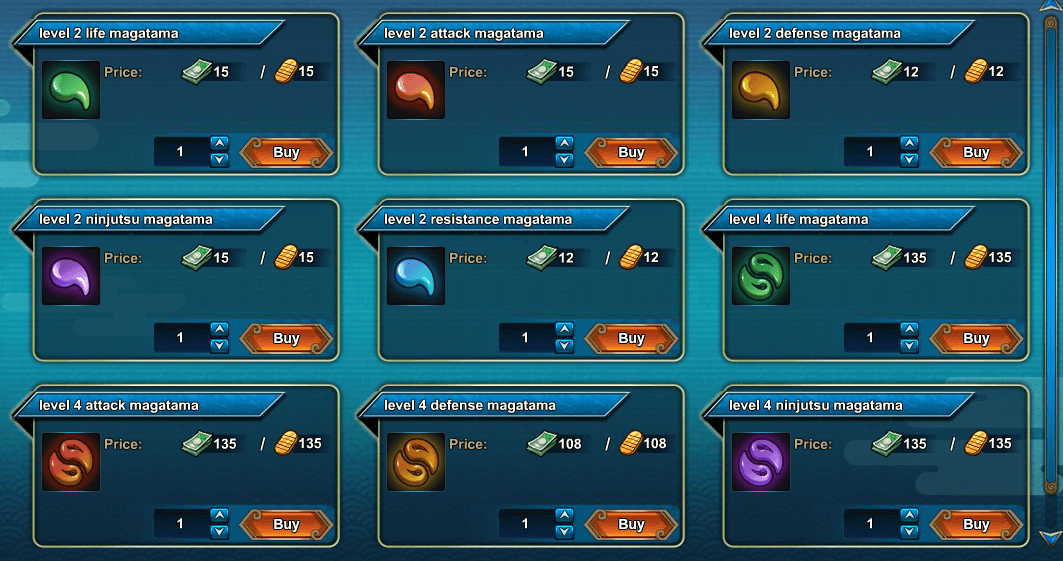The image size is (1063, 561).
Task: Increase quantity of level 4 defense magatama
Action: click(x=565, y=516)
